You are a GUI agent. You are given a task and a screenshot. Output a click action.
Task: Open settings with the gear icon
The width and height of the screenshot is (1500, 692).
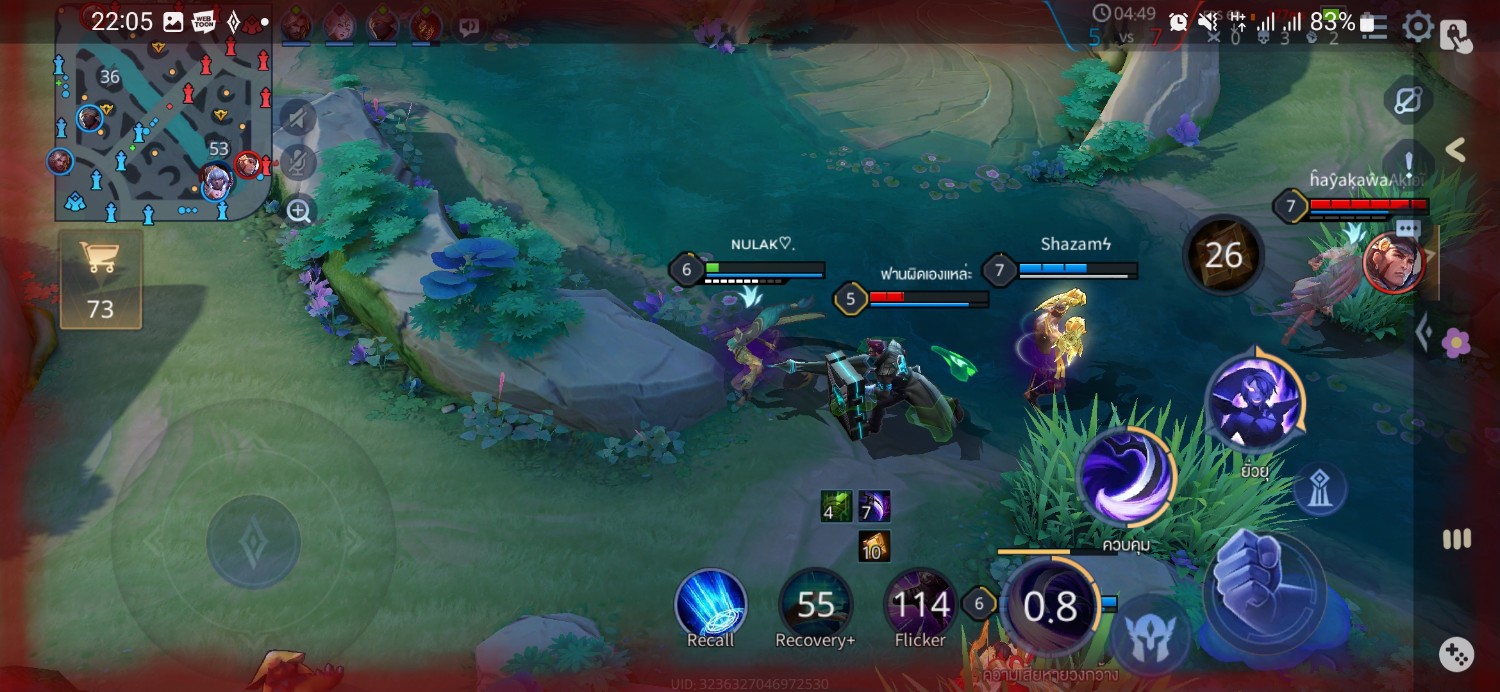pos(1418,27)
